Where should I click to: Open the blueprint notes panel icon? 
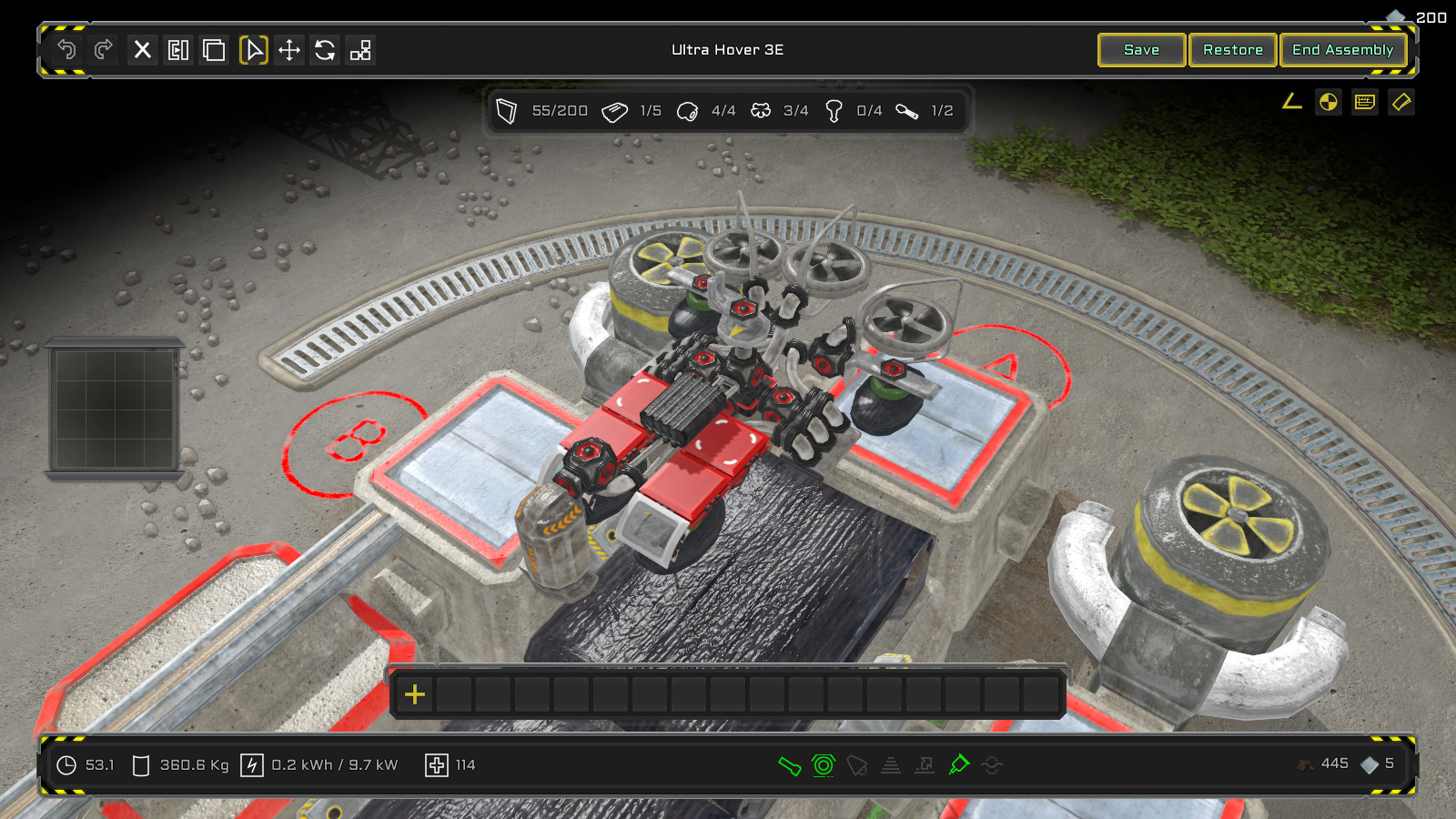(1364, 102)
